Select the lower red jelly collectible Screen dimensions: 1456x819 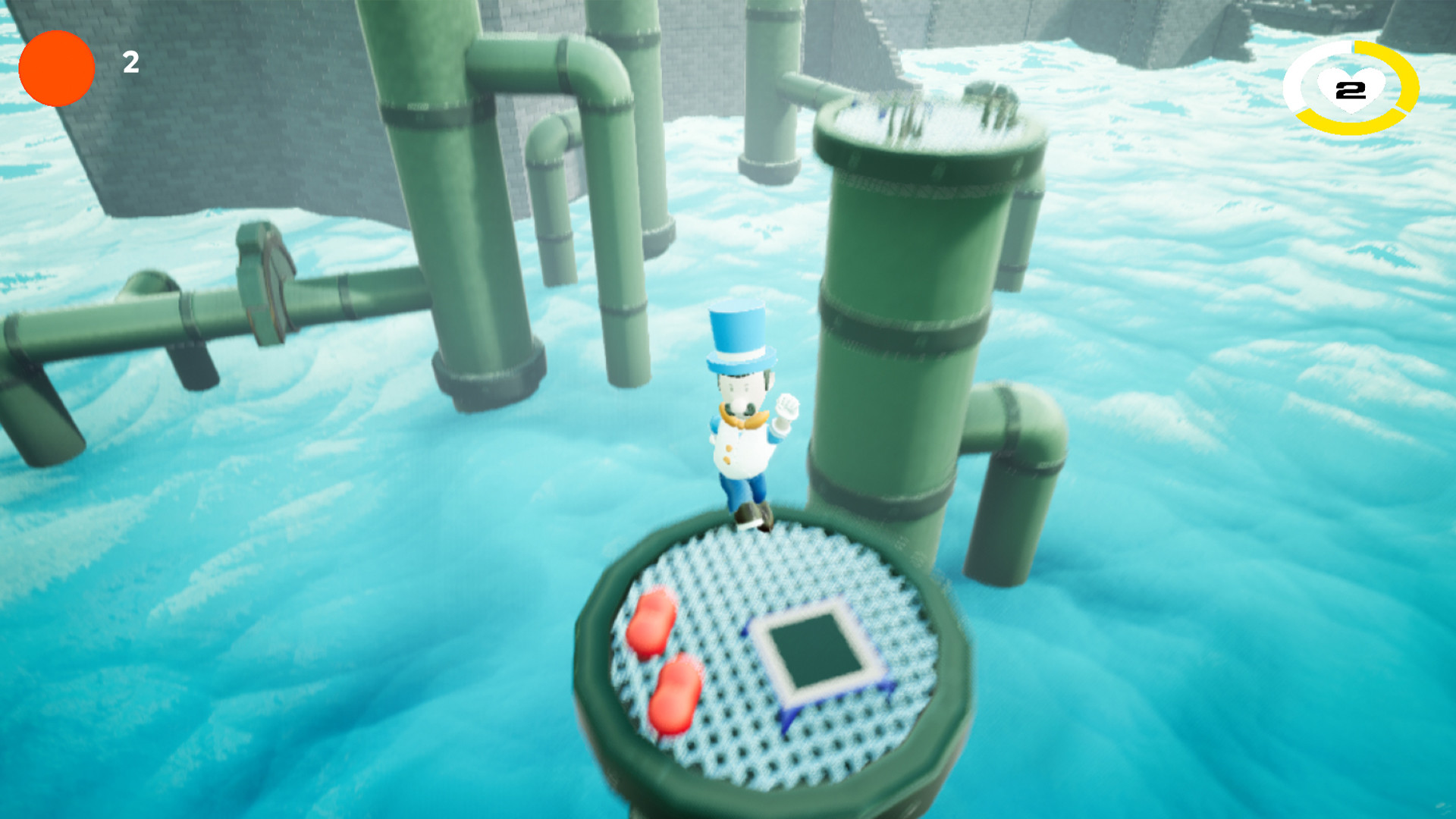click(676, 692)
